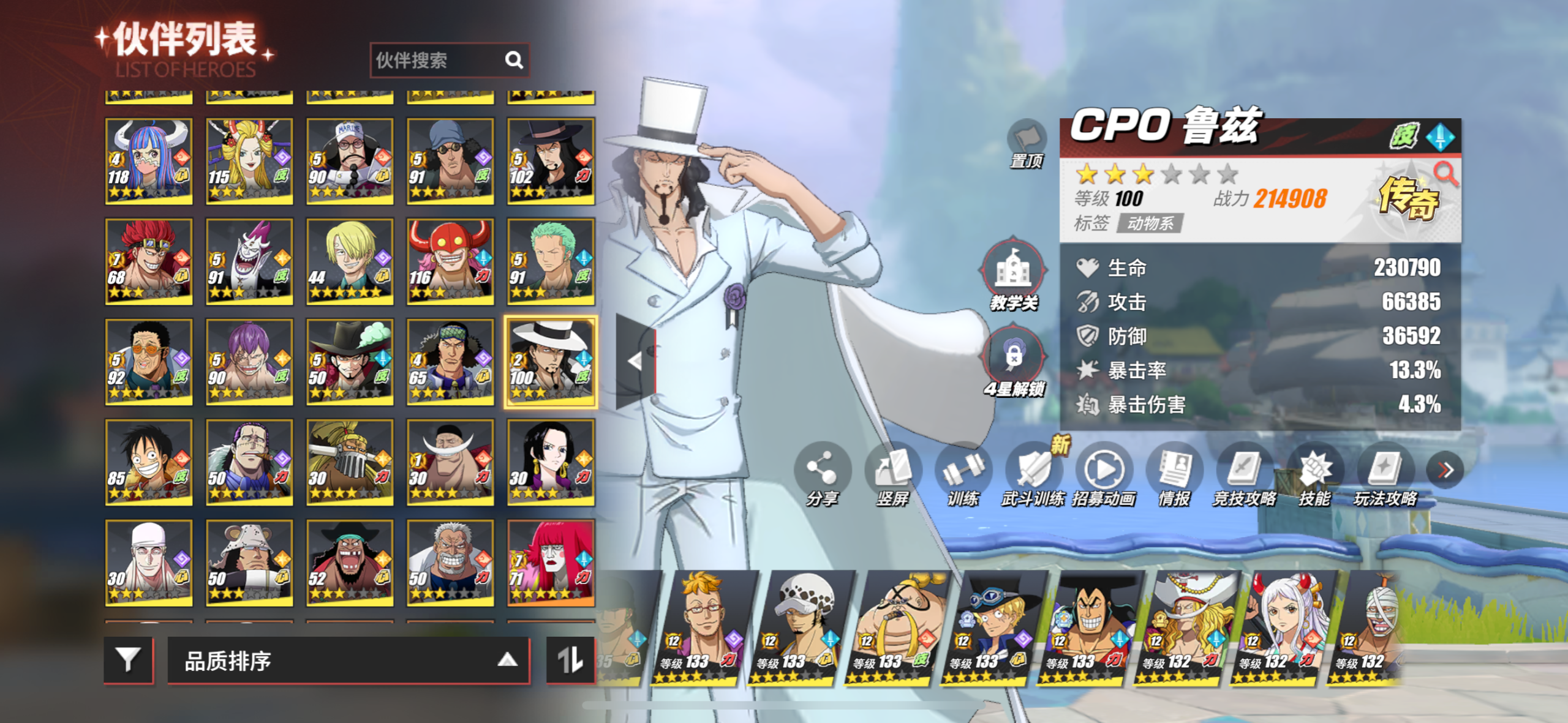This screenshot has width=1568, height=723.
Task: Toggle the sort order arrows button
Action: coord(570,660)
